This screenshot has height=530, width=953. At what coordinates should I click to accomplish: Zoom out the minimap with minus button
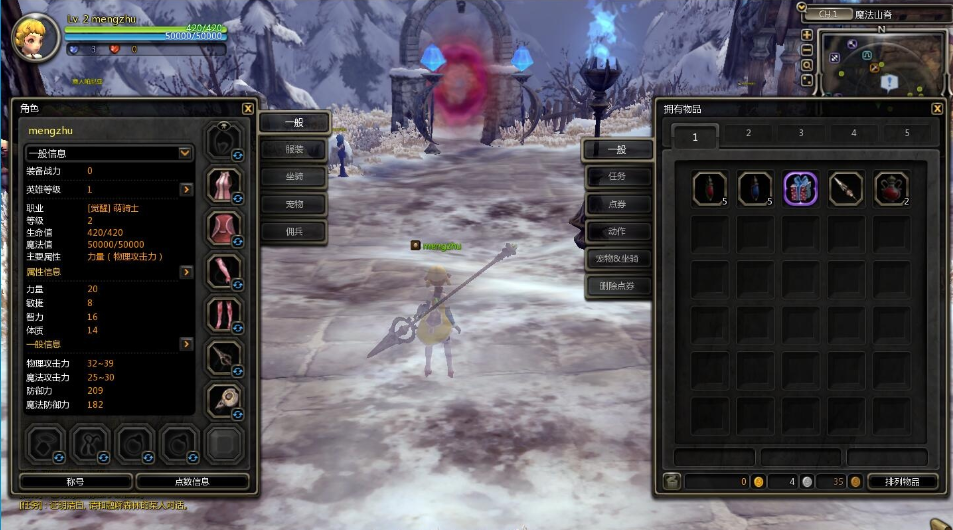(807, 50)
